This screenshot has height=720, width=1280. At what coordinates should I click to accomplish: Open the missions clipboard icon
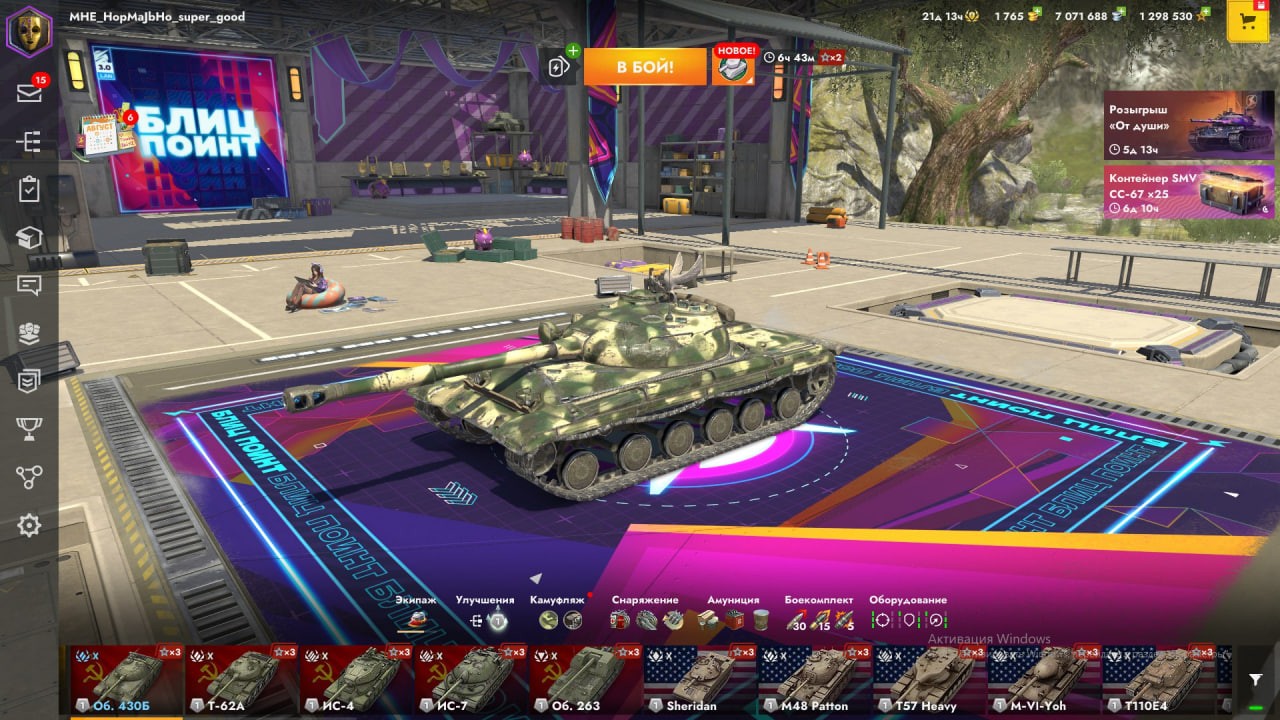pos(29,190)
